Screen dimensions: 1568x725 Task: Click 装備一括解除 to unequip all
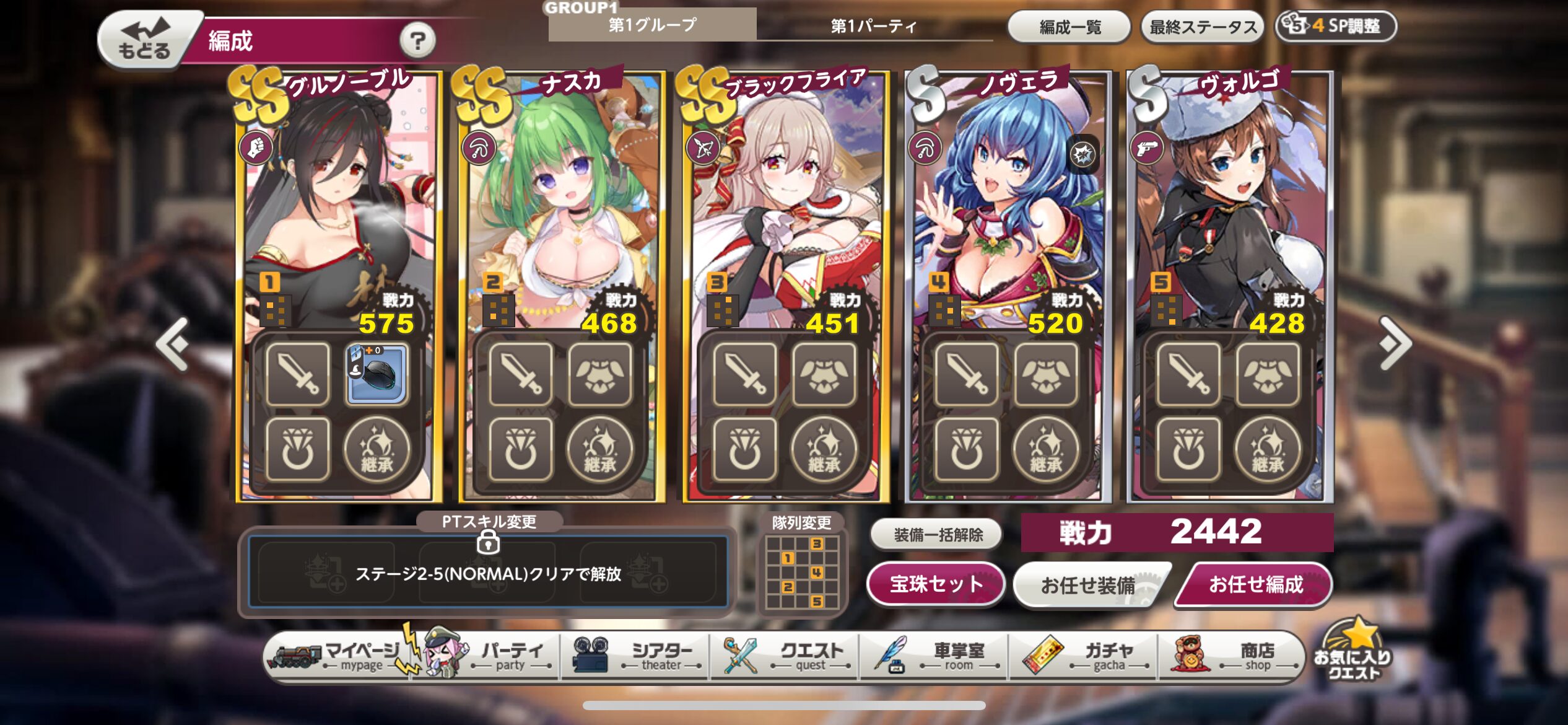[938, 534]
